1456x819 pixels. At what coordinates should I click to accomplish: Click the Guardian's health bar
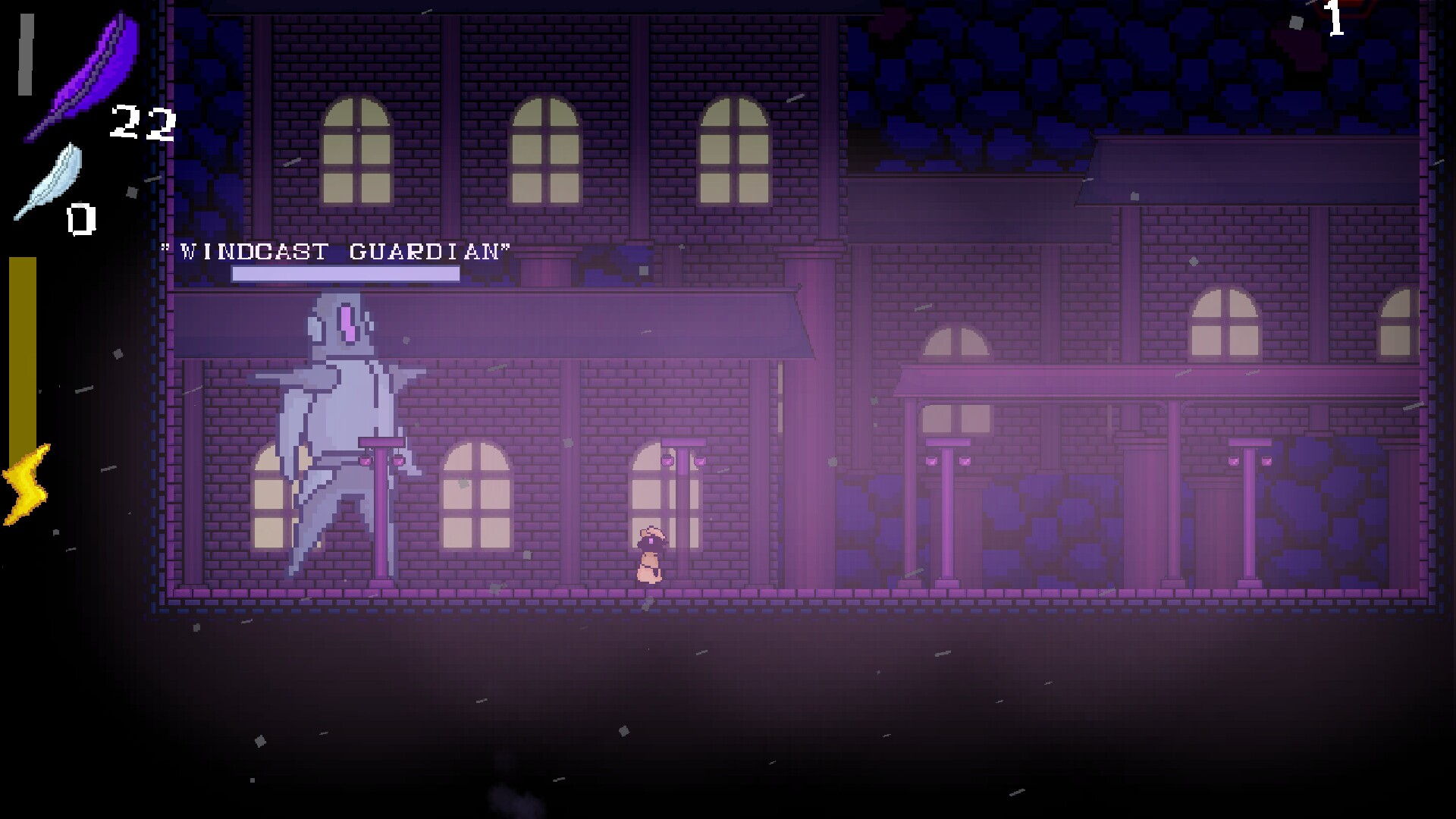coord(345,273)
